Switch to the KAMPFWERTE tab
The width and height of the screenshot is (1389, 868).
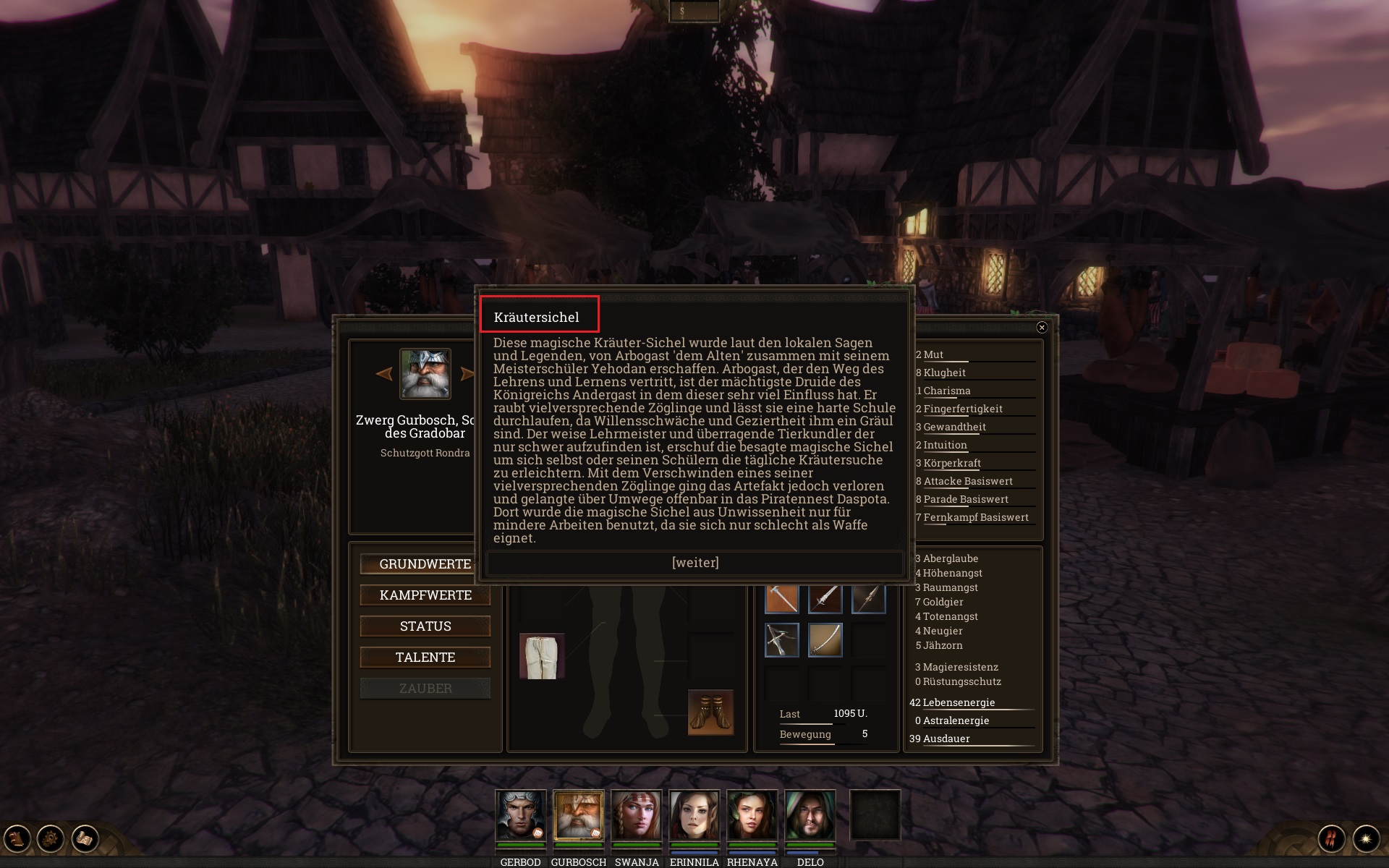pyautogui.click(x=425, y=595)
